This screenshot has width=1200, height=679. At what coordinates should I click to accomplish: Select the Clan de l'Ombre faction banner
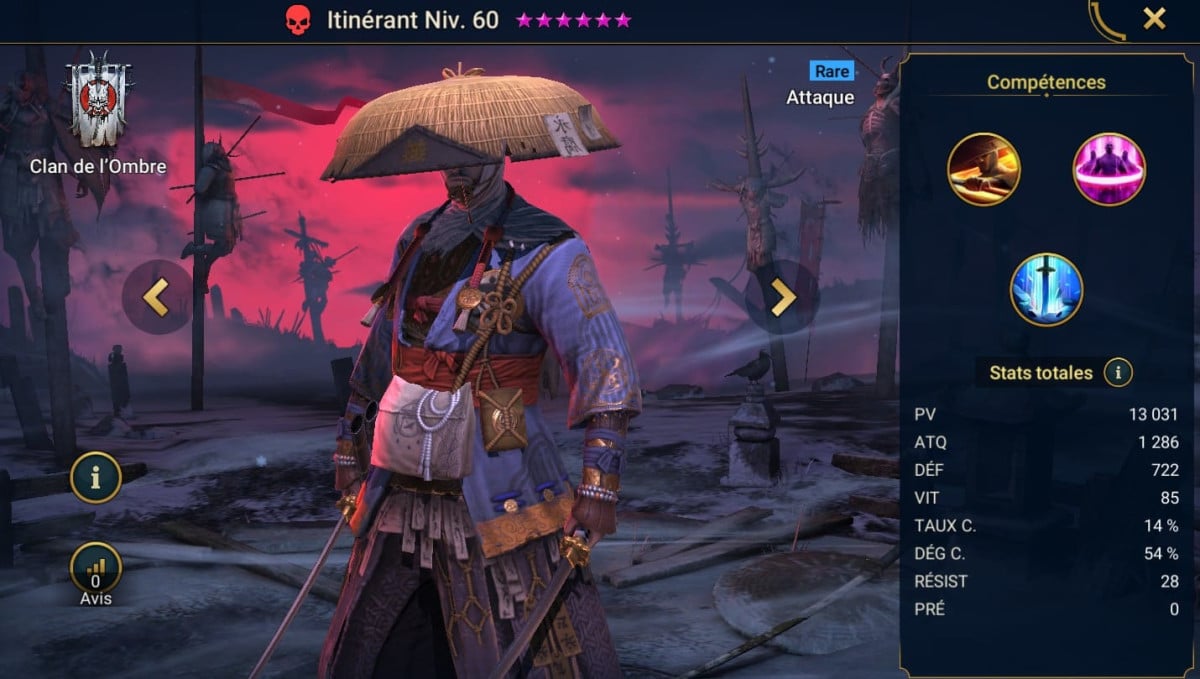click(98, 101)
